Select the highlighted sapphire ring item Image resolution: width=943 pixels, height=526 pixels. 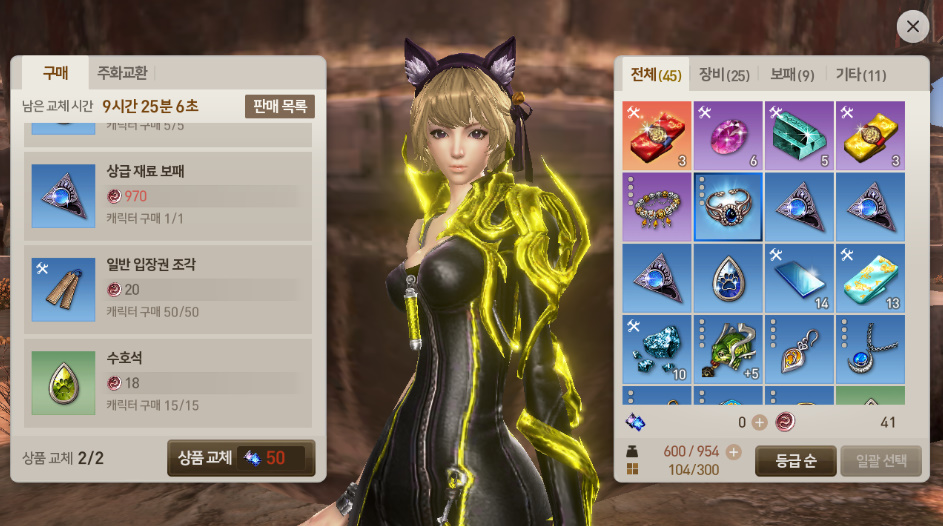tap(728, 207)
